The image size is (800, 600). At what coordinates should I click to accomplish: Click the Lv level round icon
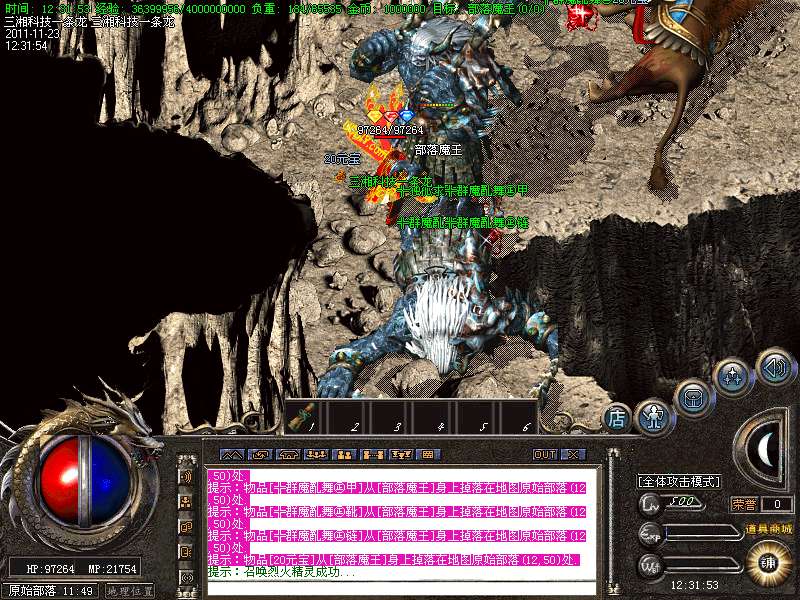(651, 503)
